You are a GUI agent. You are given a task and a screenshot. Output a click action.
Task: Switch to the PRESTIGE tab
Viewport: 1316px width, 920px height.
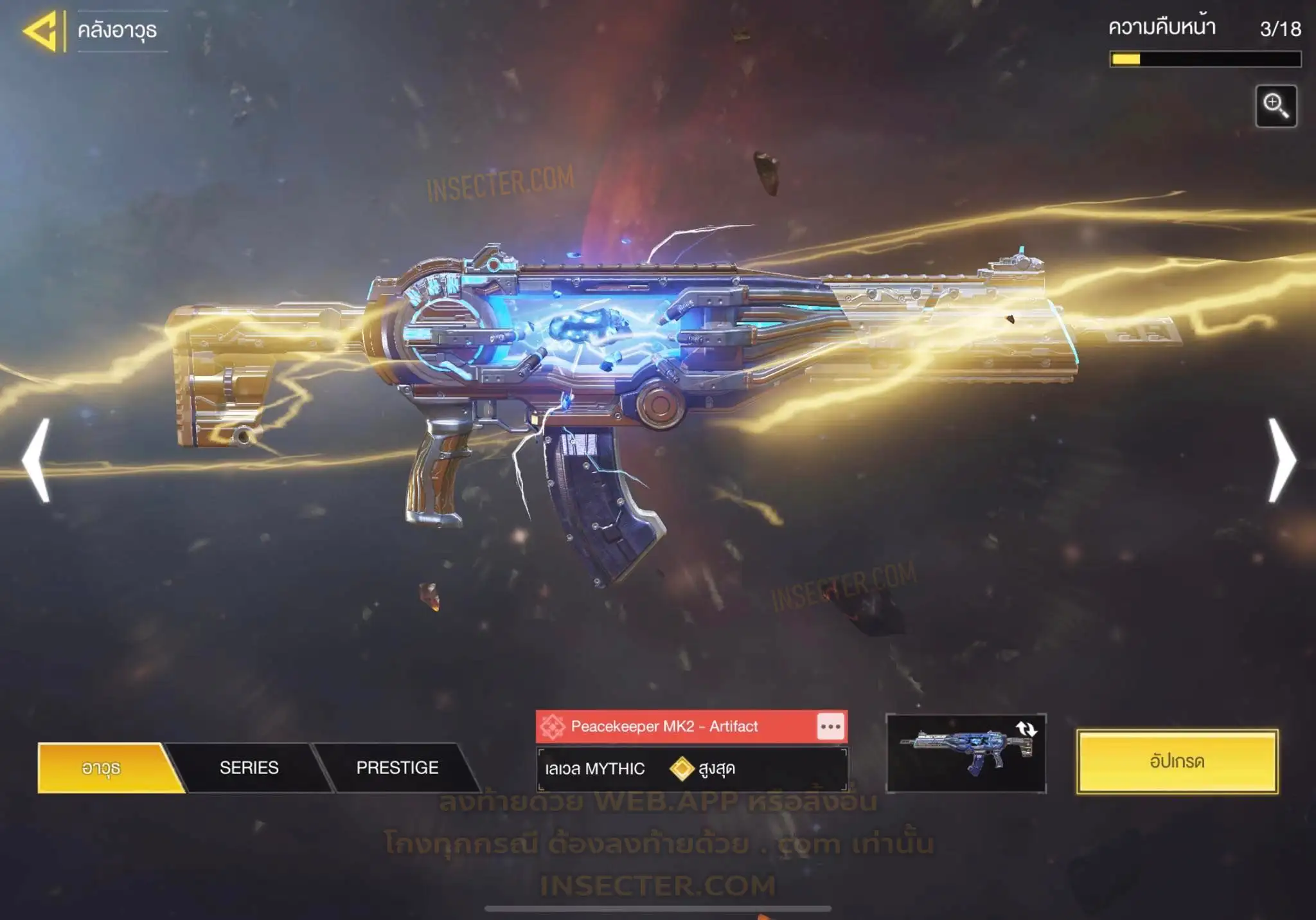tap(397, 768)
